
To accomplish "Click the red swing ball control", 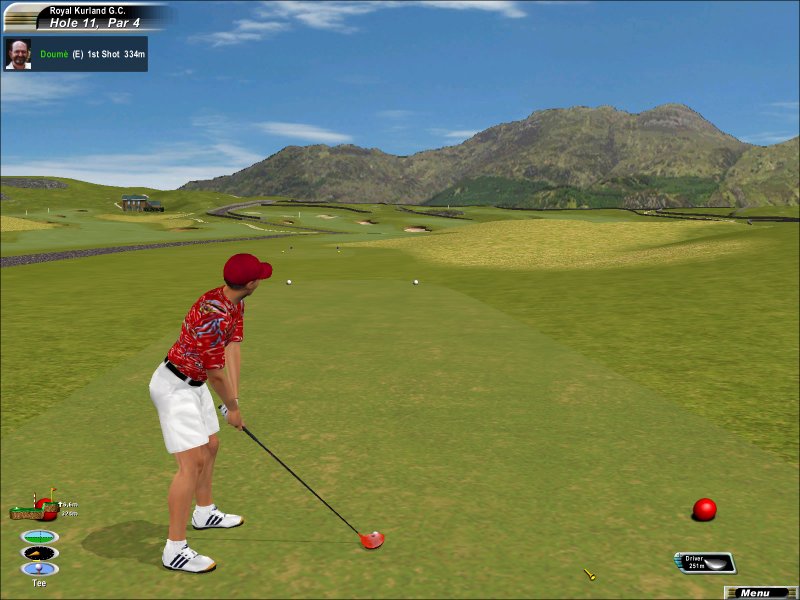I will 705,509.
